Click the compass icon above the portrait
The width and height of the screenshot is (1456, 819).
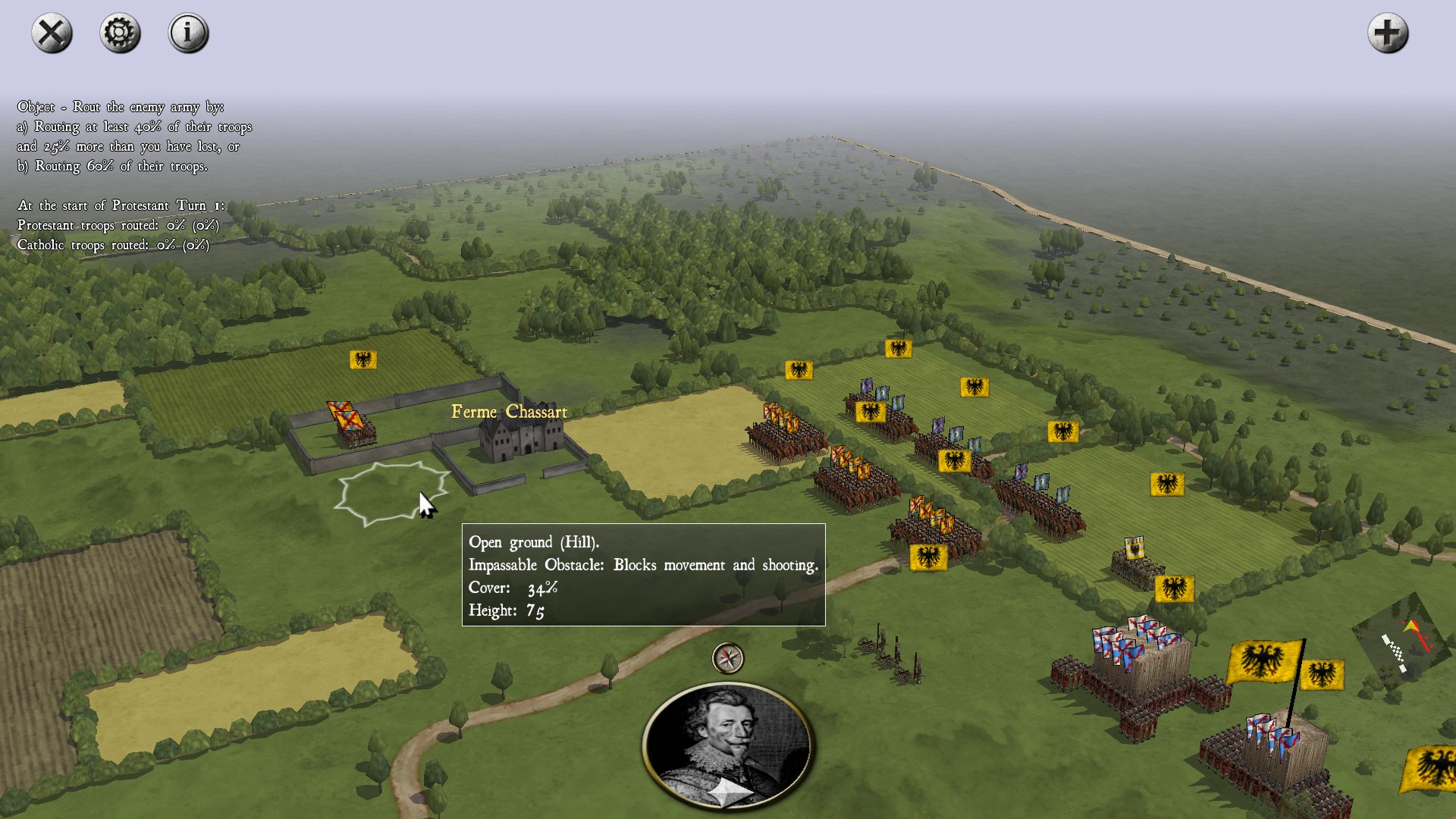pyautogui.click(x=728, y=658)
